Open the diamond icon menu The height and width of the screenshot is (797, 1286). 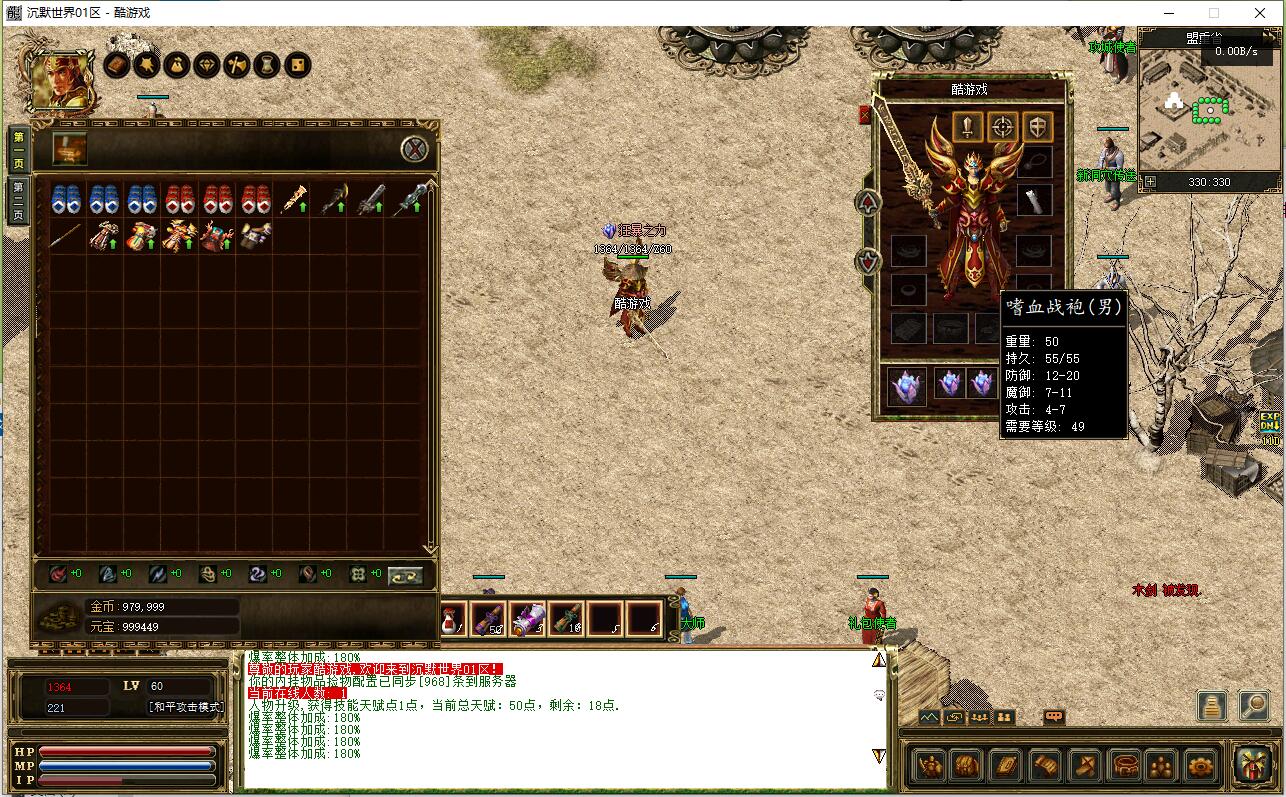[207, 66]
